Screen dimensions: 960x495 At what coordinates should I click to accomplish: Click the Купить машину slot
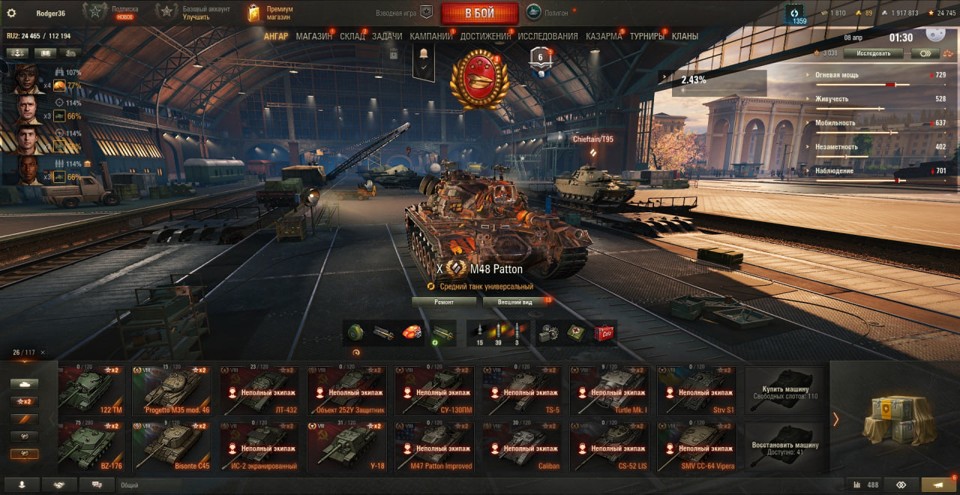pos(785,390)
